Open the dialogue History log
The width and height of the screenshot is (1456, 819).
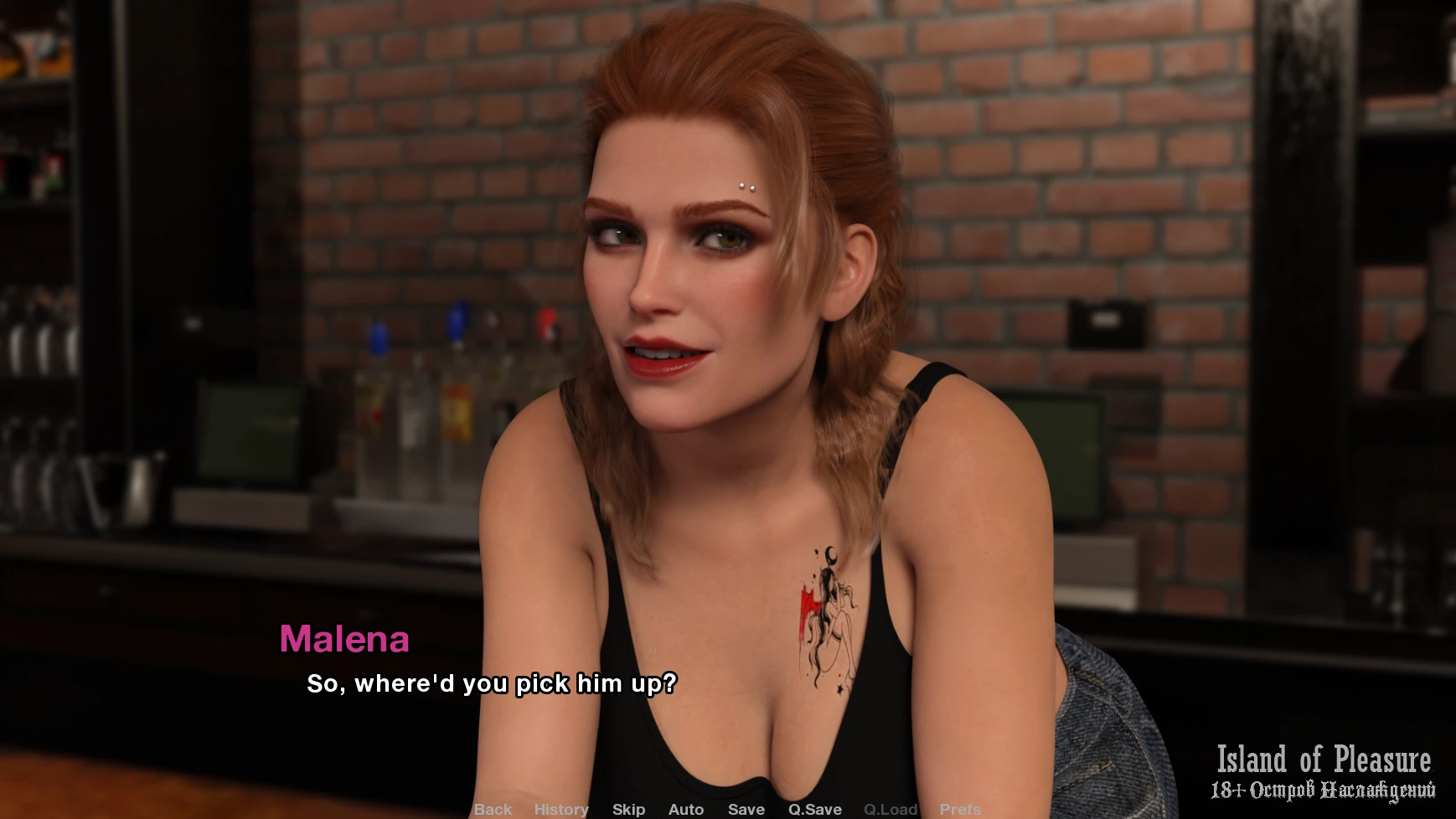[x=561, y=809]
